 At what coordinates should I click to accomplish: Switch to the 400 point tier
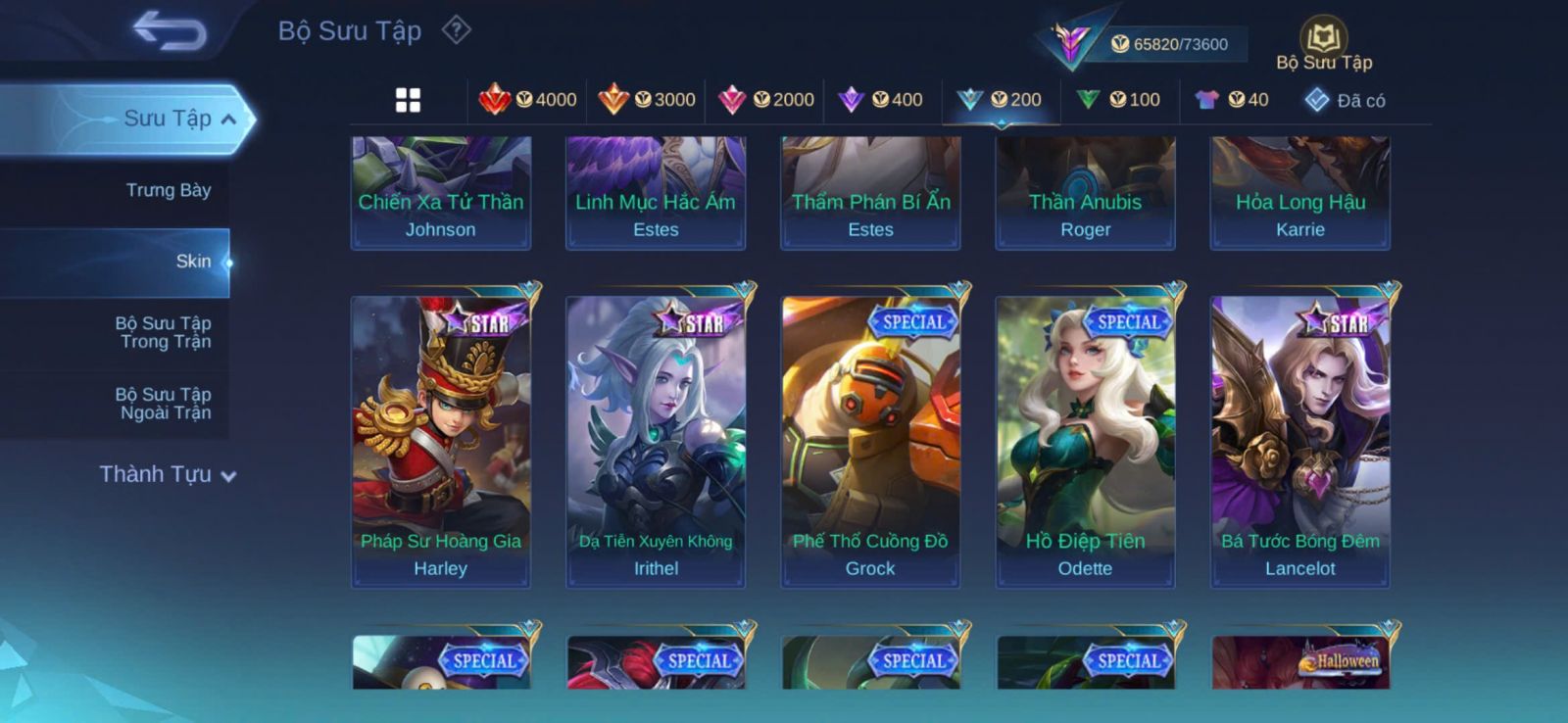[881, 100]
